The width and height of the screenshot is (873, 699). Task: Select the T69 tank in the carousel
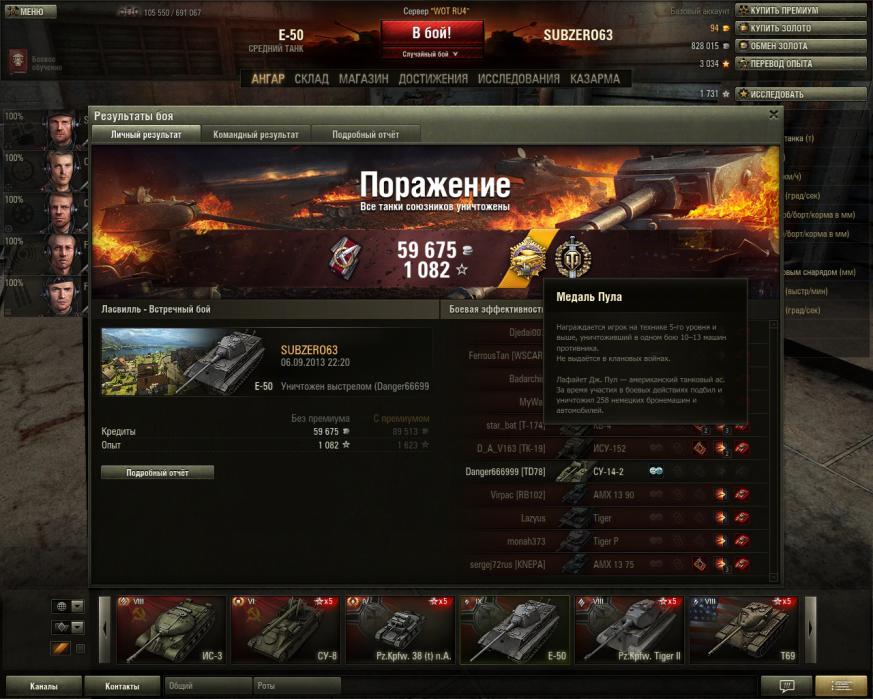(x=744, y=630)
